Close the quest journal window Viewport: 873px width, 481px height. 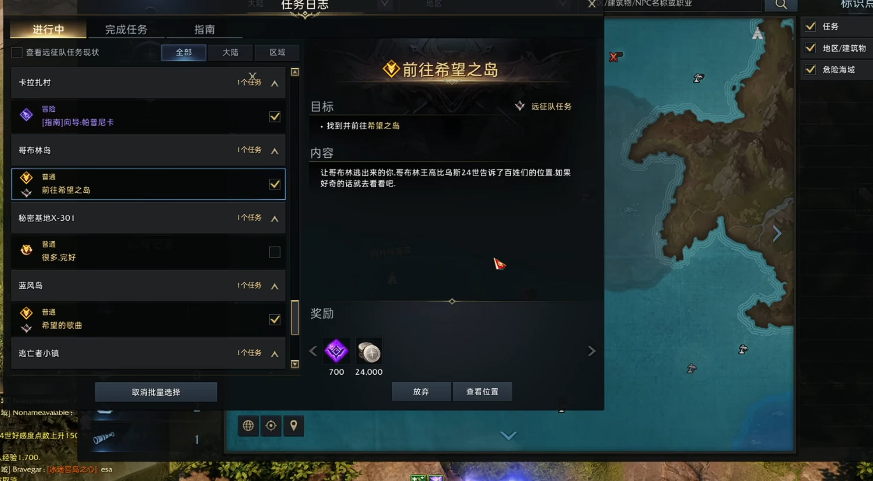coord(592,4)
